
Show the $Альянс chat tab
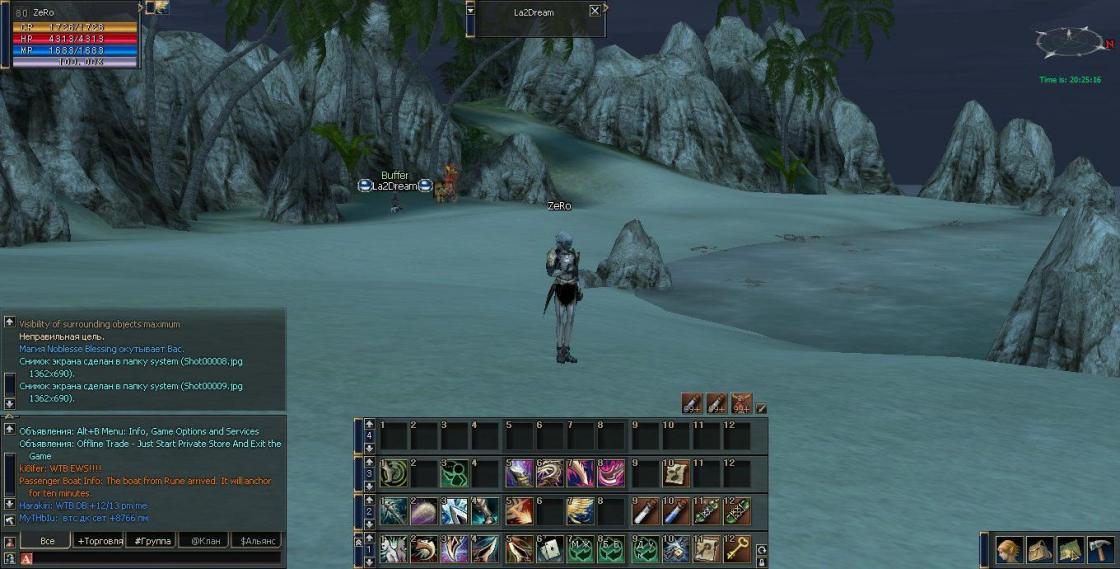tap(255, 541)
